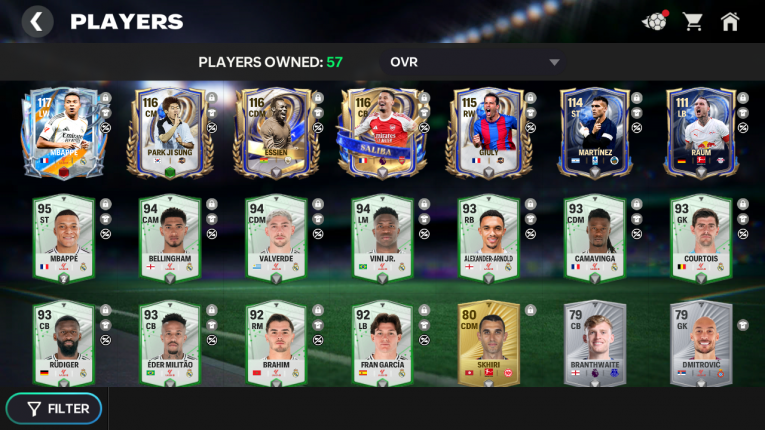765x430 pixels.
Task: Select the 94 Bellingham CAM card
Action: [x=165, y=238]
